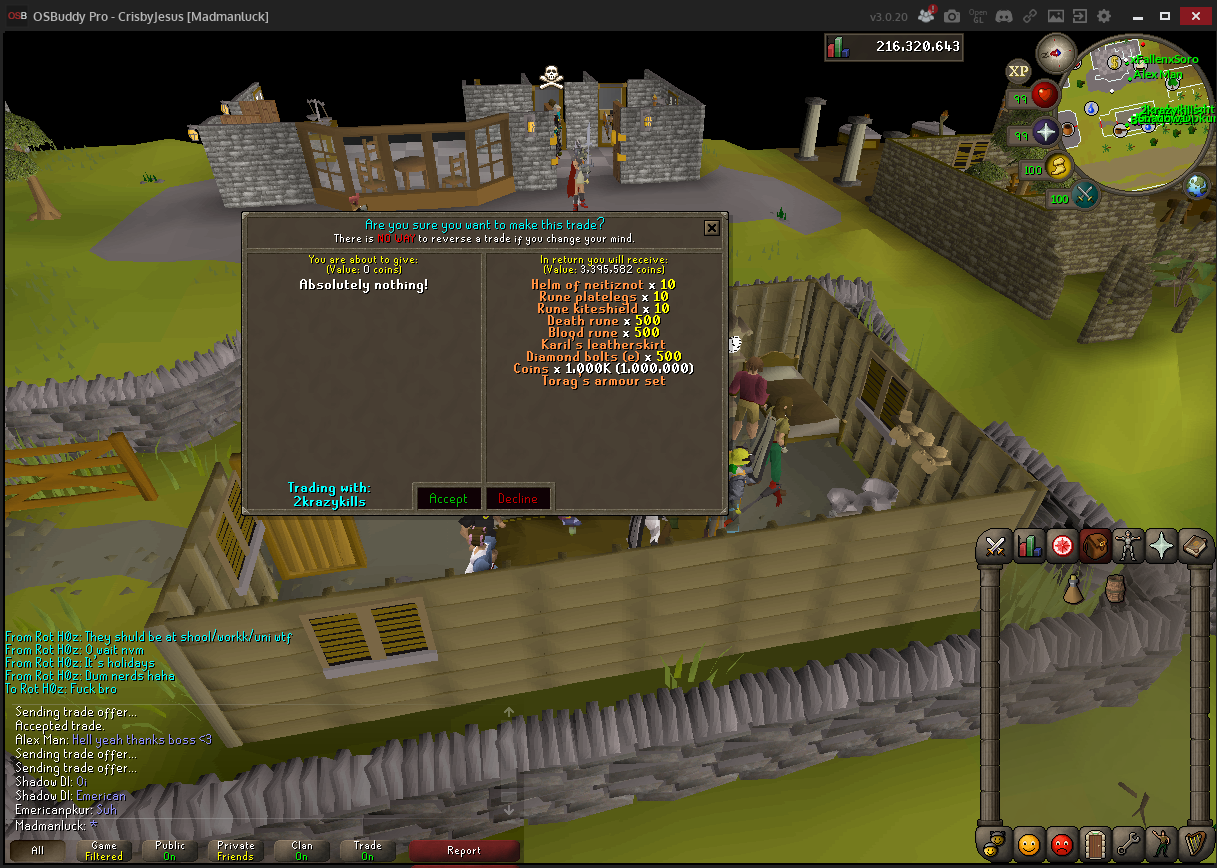Image resolution: width=1217 pixels, height=868 pixels.
Task: Open the Magic spellbook tab
Action: click(1195, 546)
